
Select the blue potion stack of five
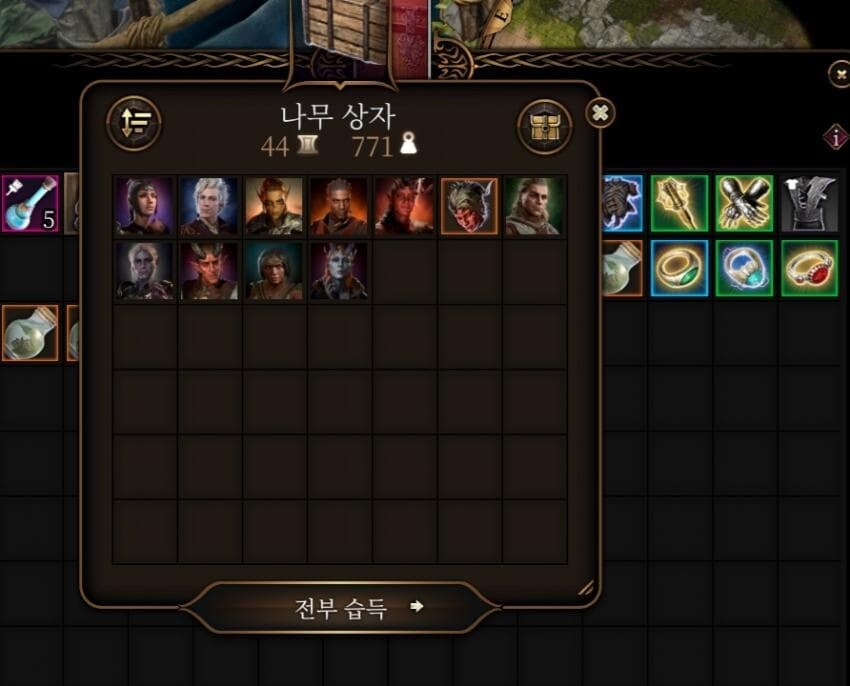coord(30,203)
